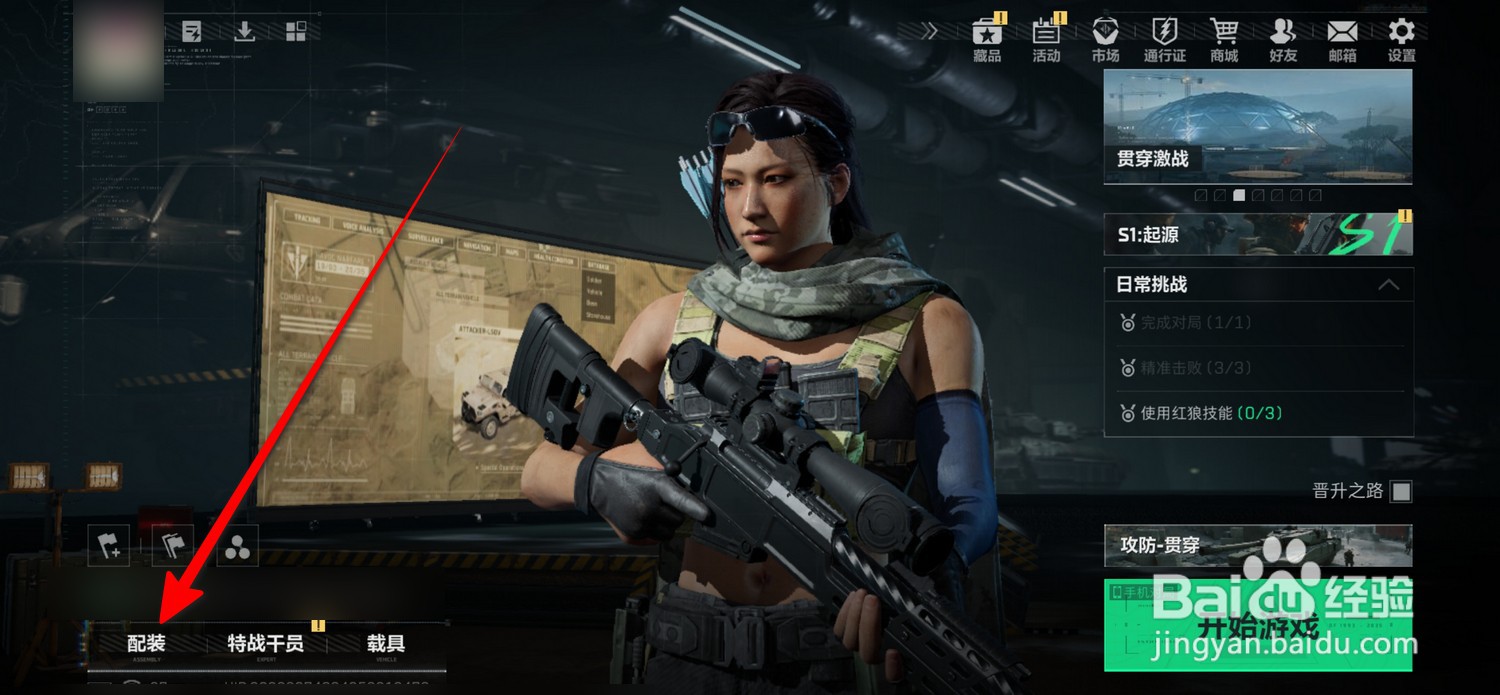Open the 通行证 battle pass

(x=1164, y=39)
